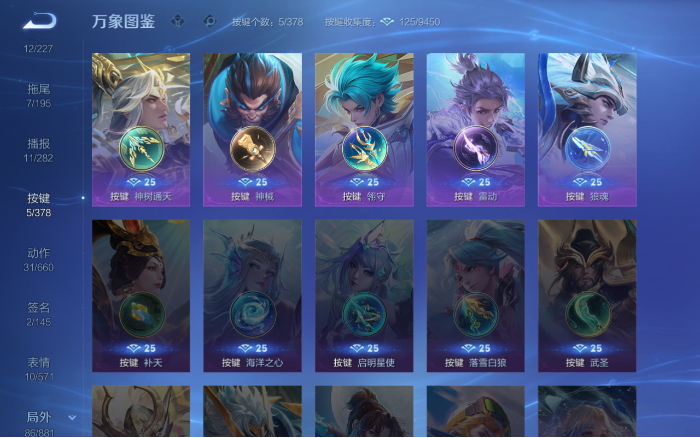
Task: Choose the 神械 button skin card
Action: [x=252, y=129]
